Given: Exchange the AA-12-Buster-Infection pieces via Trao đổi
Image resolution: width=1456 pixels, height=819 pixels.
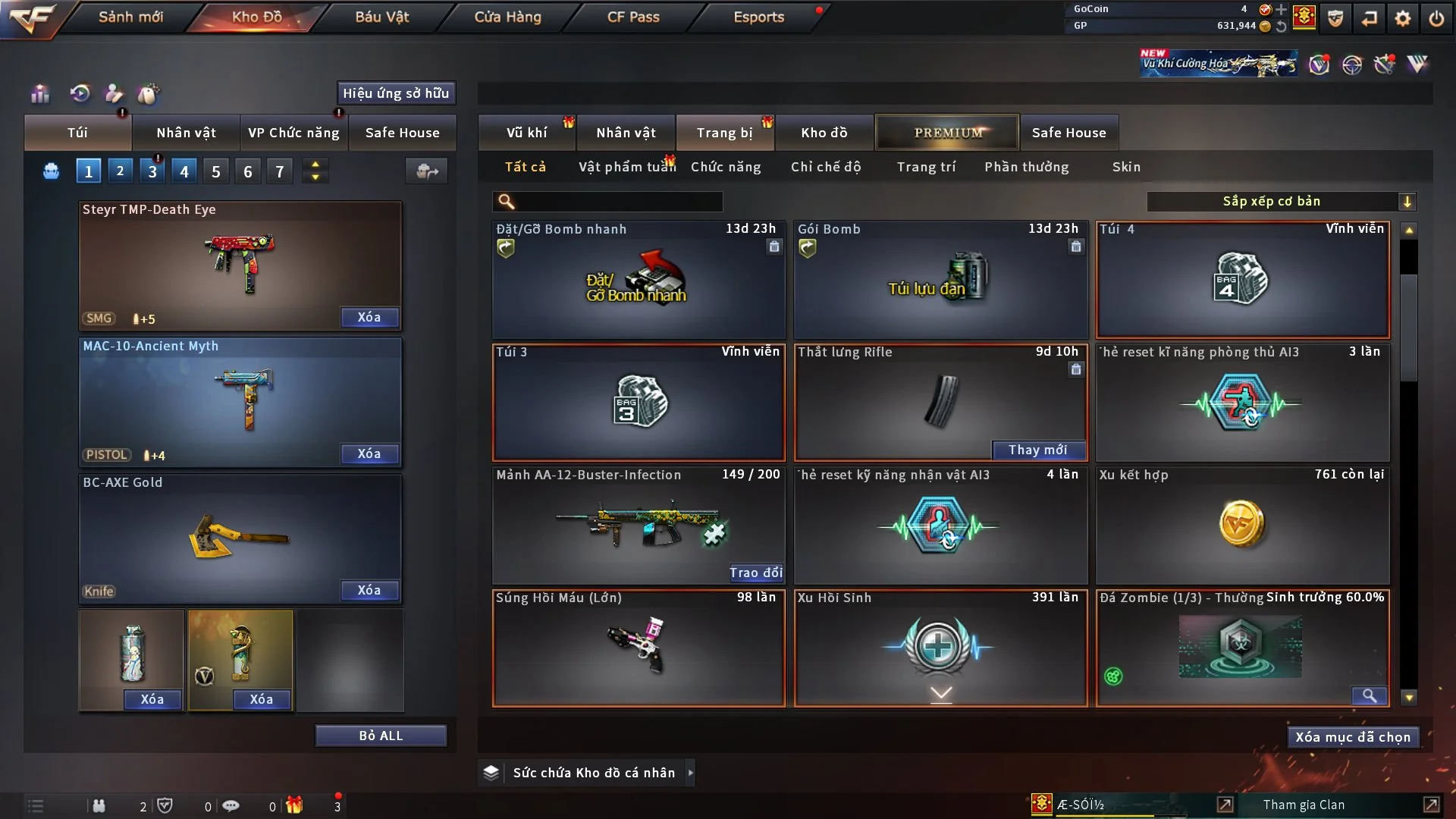Looking at the screenshot, I should tap(755, 573).
